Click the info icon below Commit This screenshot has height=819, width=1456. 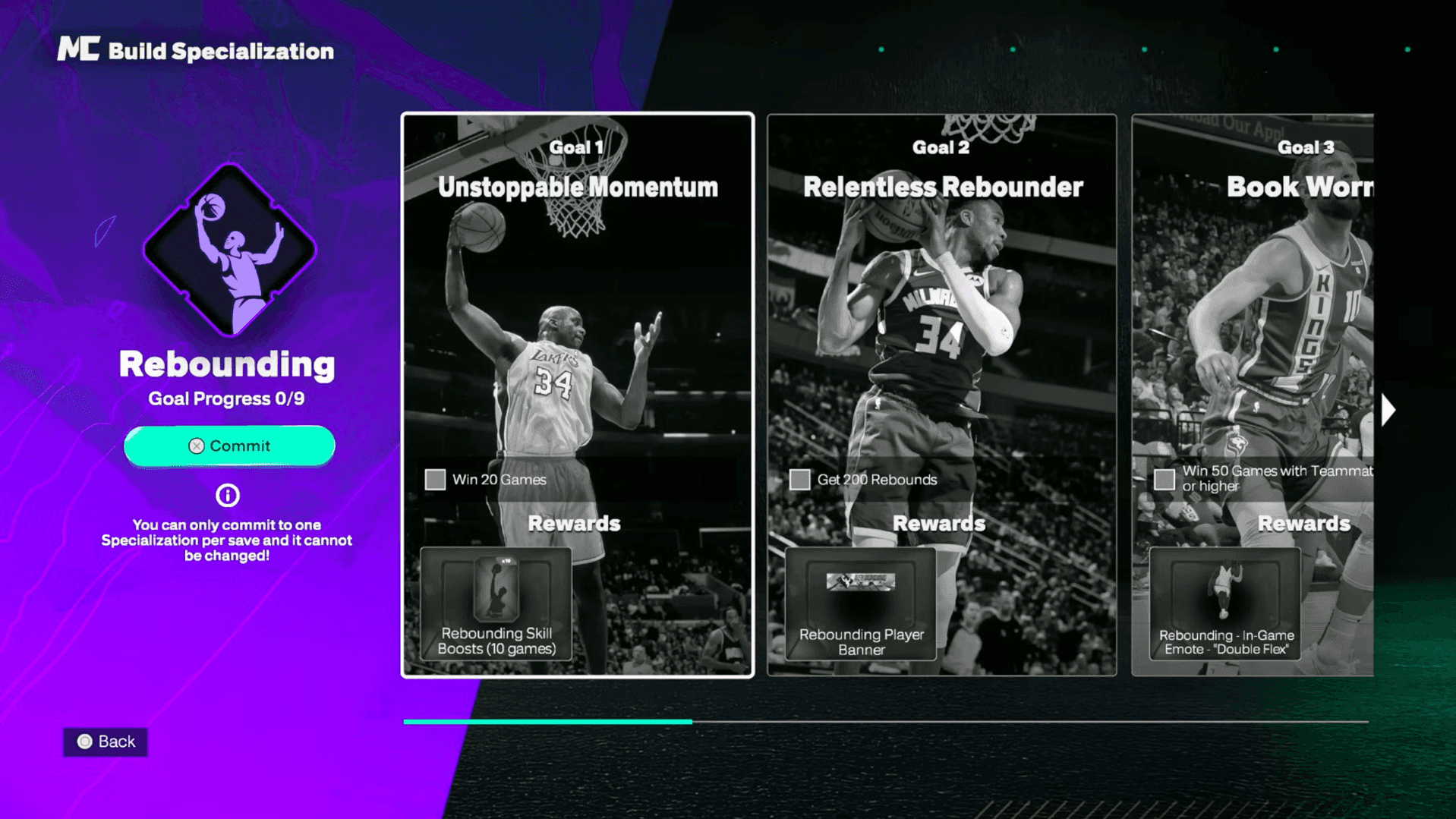(x=227, y=496)
